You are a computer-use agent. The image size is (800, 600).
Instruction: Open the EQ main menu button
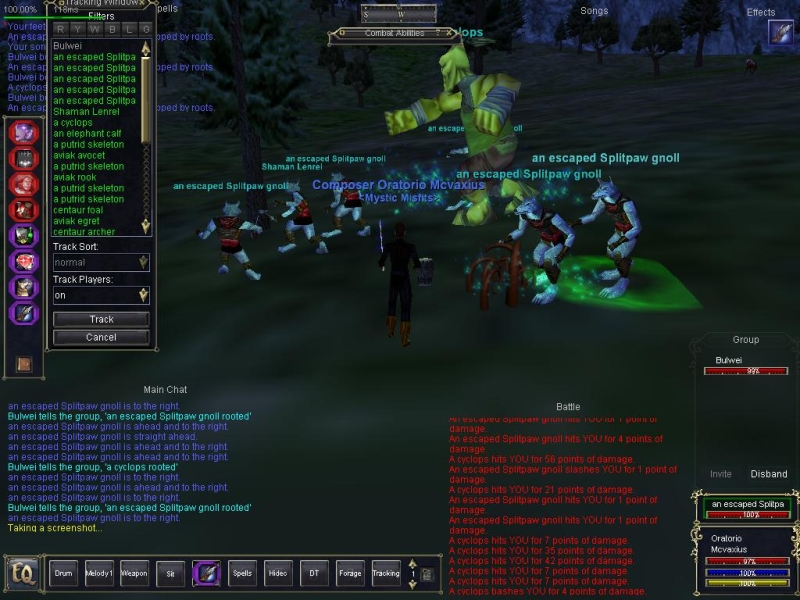click(22, 574)
